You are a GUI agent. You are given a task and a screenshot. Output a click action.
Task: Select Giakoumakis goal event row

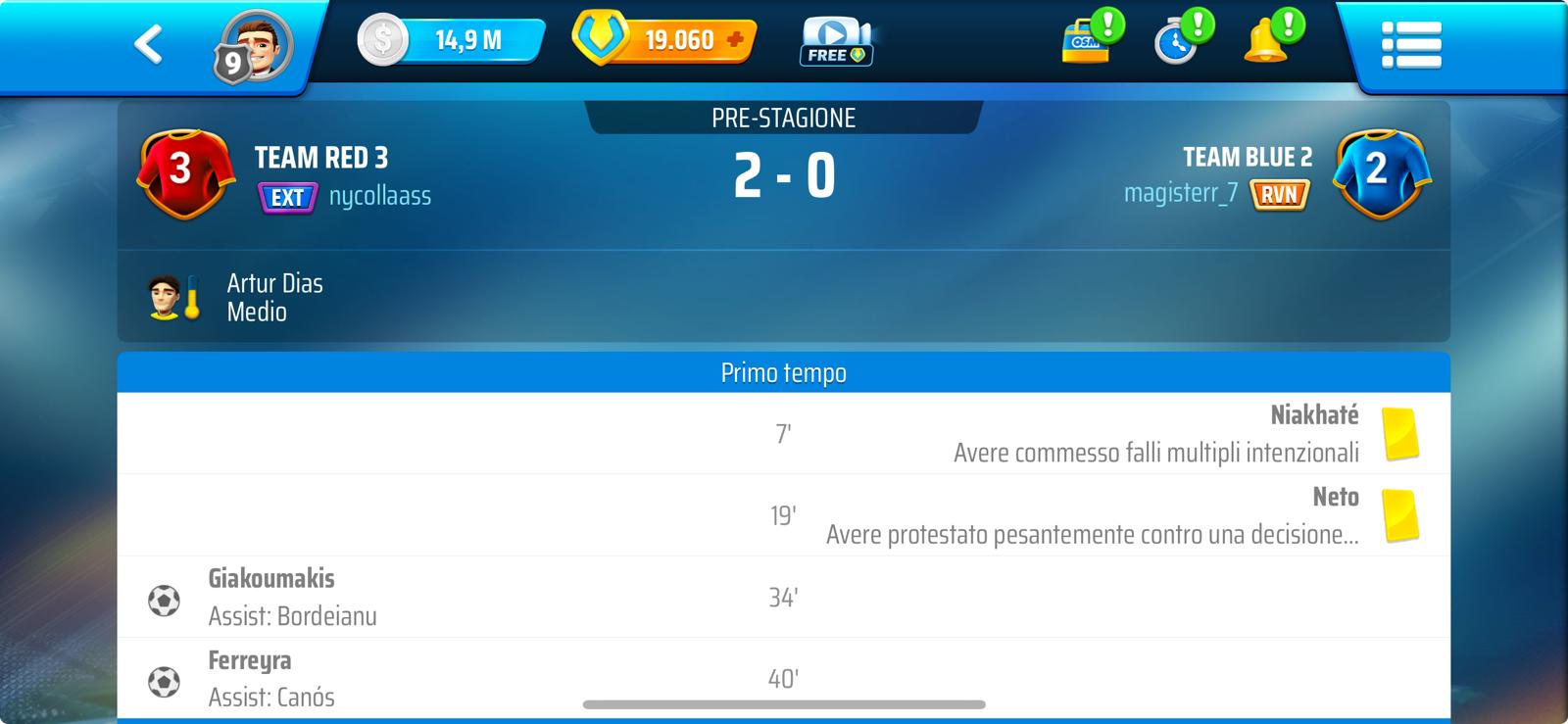(x=783, y=597)
